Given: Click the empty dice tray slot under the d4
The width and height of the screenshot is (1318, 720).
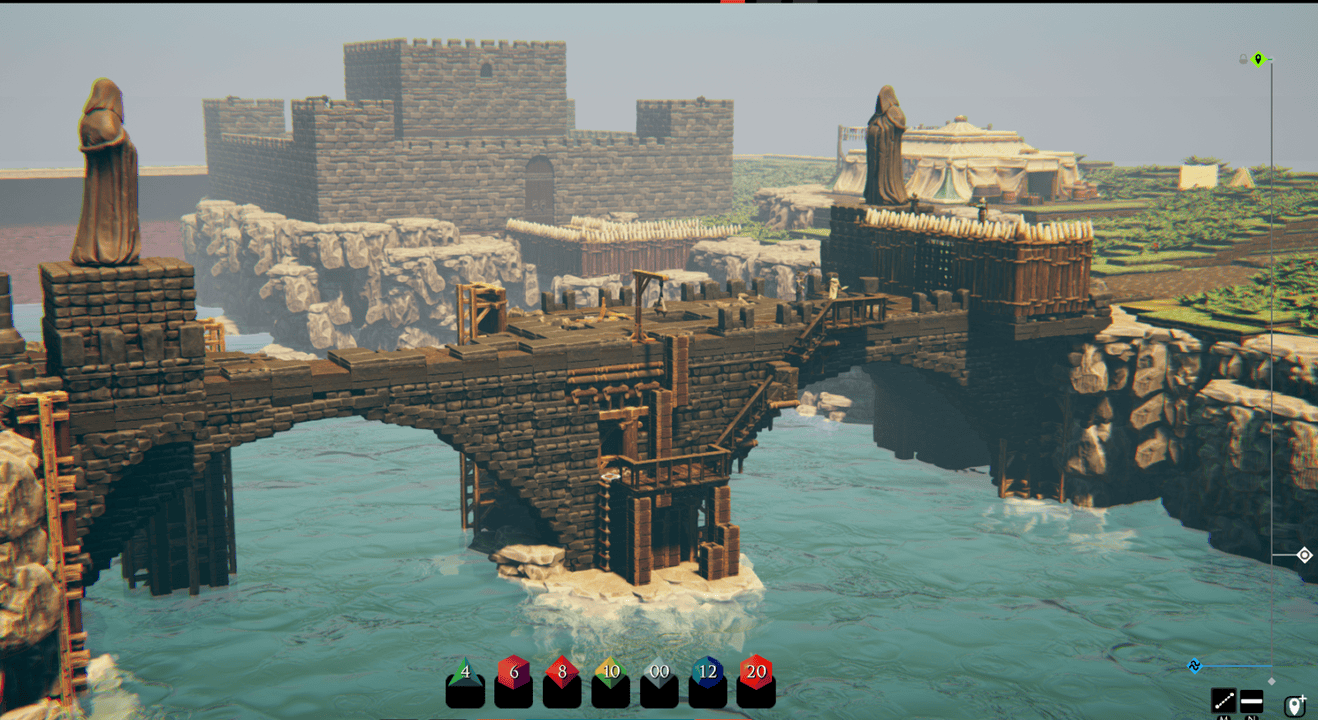Looking at the screenshot, I should point(464,696).
